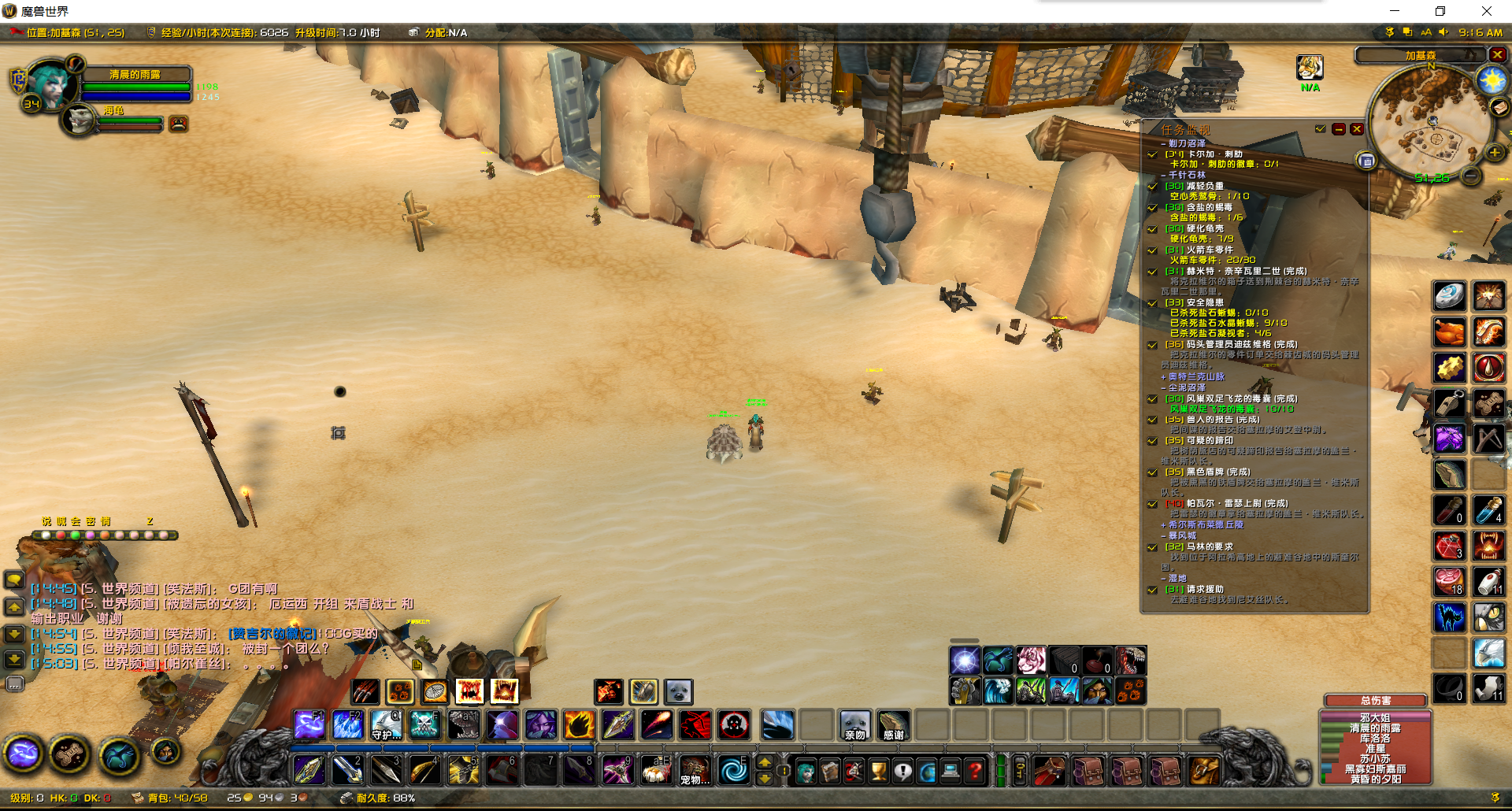Select the player portrait 清晨的雨露
This screenshot has height=811, width=1512.
[x=50, y=83]
